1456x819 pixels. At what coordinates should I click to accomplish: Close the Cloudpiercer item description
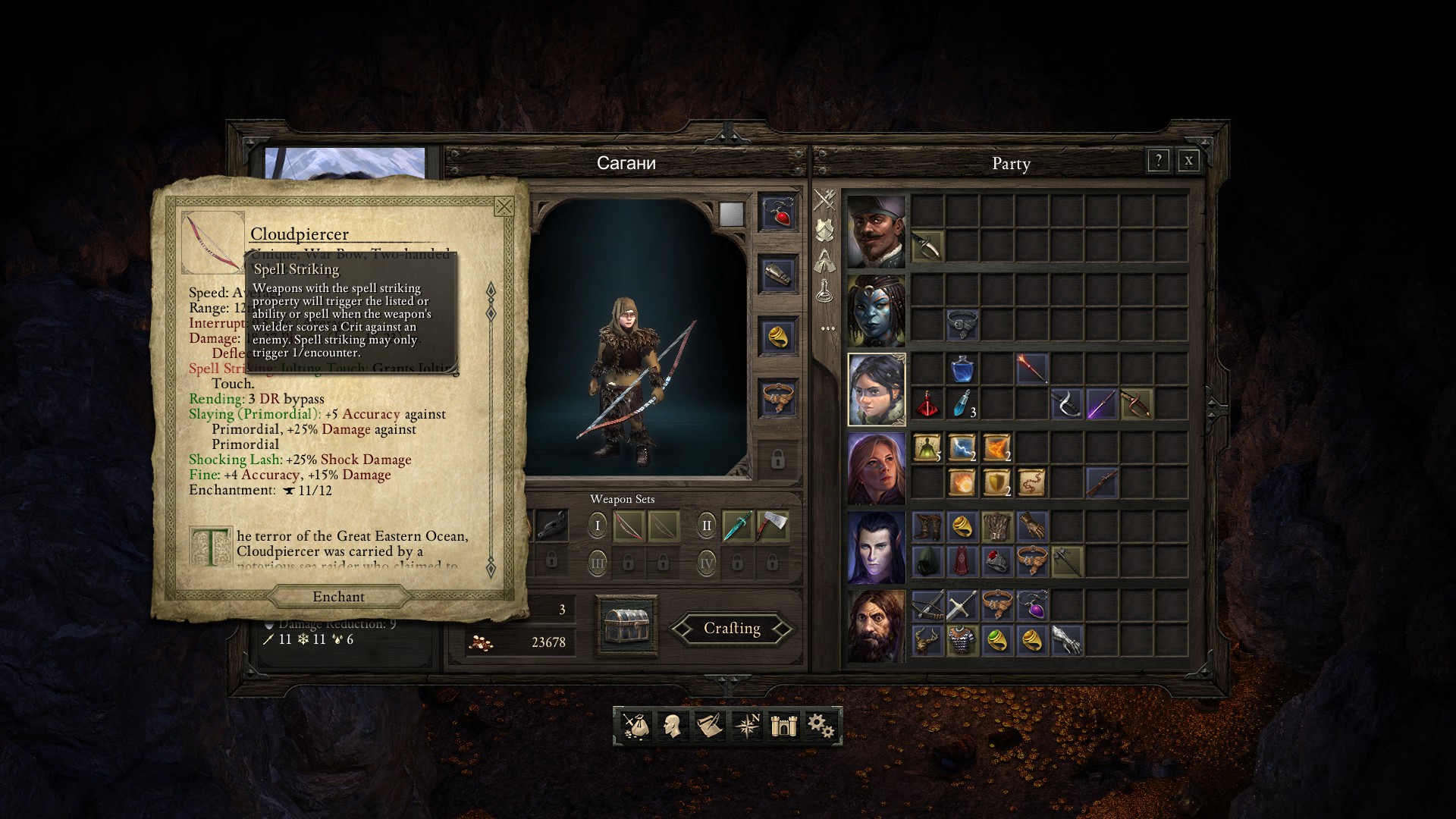tap(504, 206)
